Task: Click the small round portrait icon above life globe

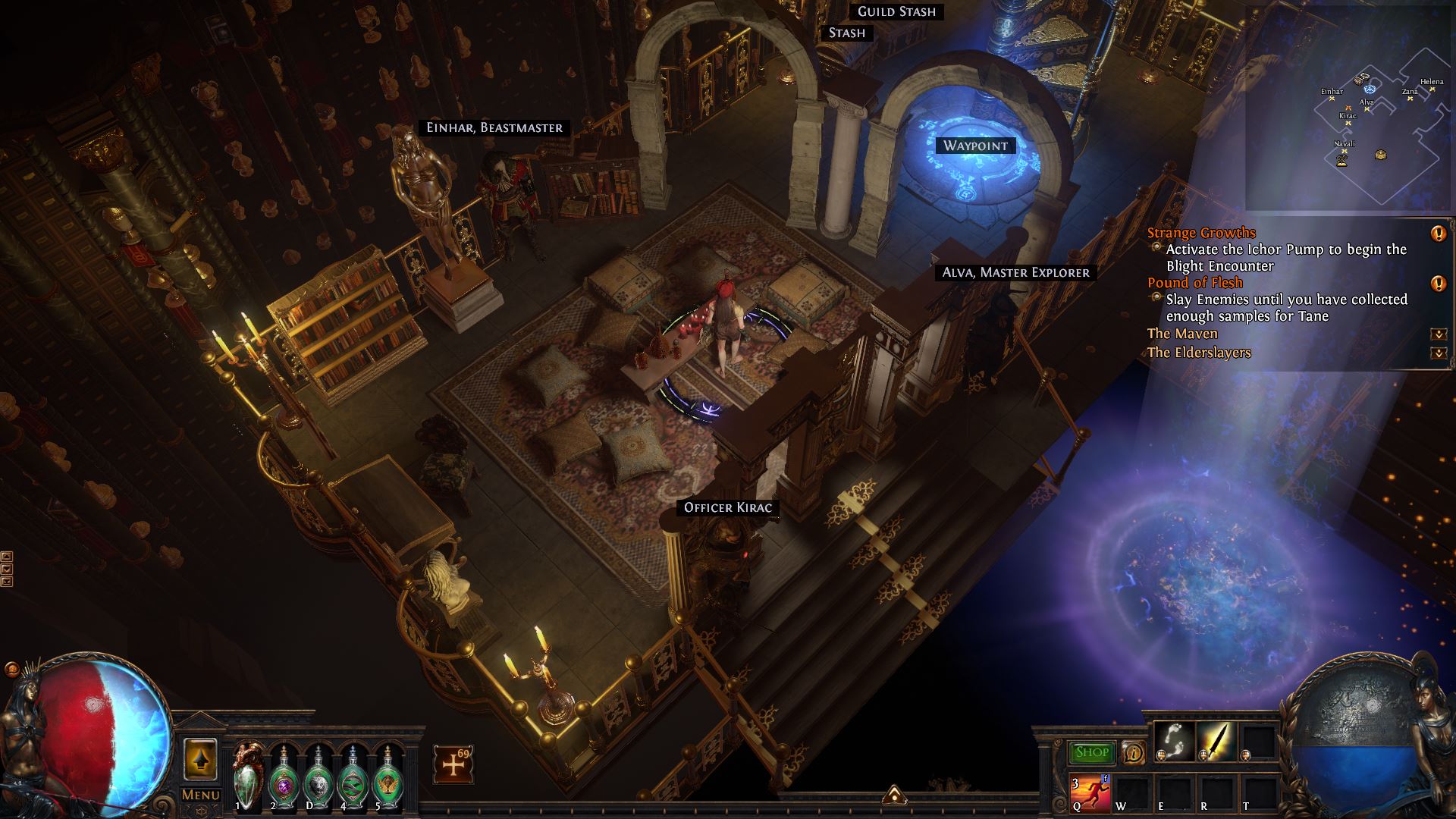Action: coord(11,670)
